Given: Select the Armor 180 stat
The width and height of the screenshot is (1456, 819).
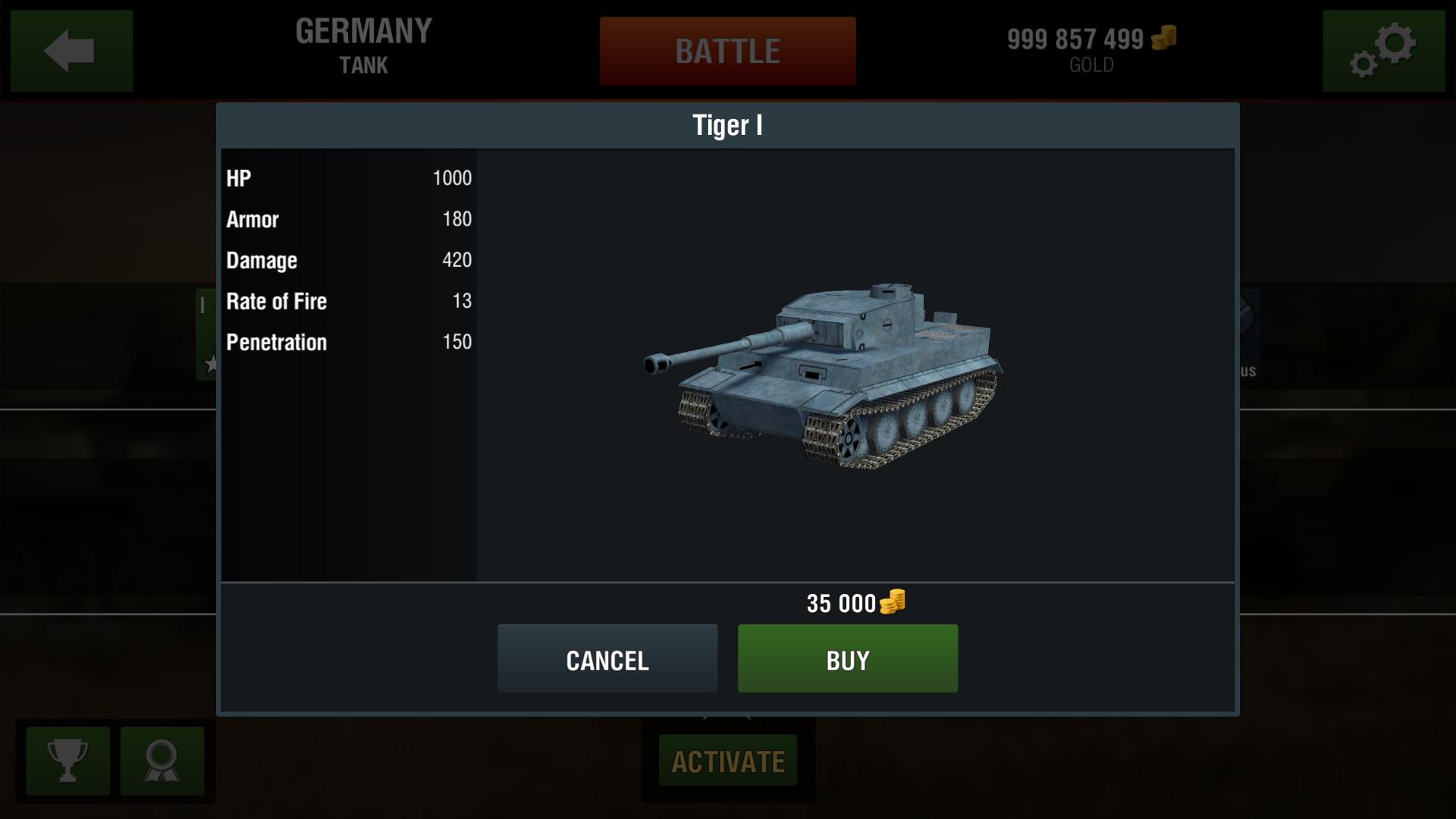Looking at the screenshot, I should 349,219.
